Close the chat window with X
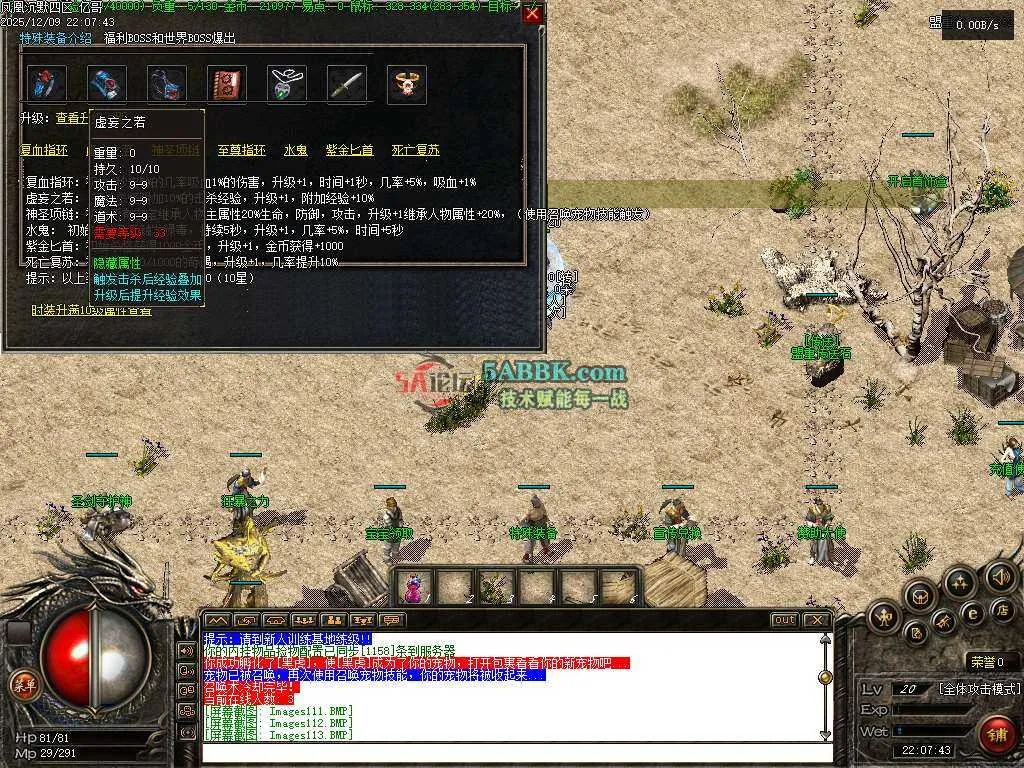 [x=816, y=620]
